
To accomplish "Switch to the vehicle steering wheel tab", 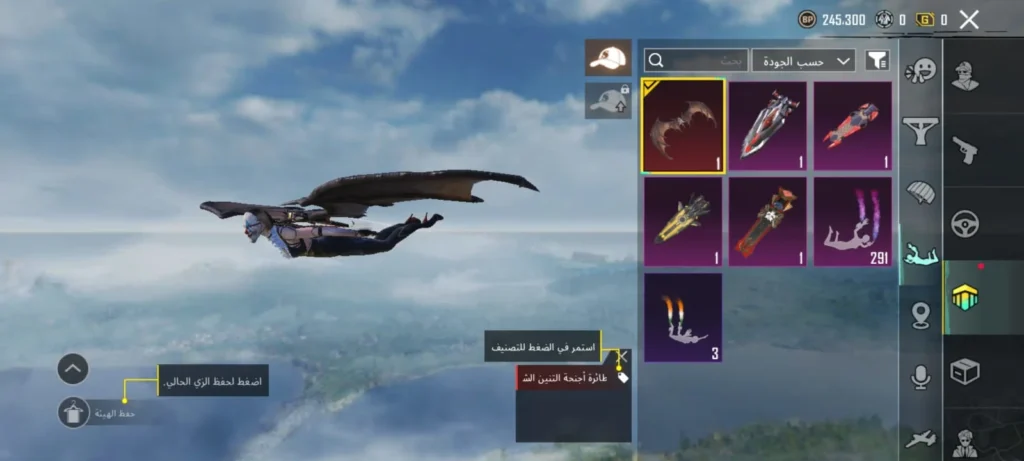I will coord(965,223).
